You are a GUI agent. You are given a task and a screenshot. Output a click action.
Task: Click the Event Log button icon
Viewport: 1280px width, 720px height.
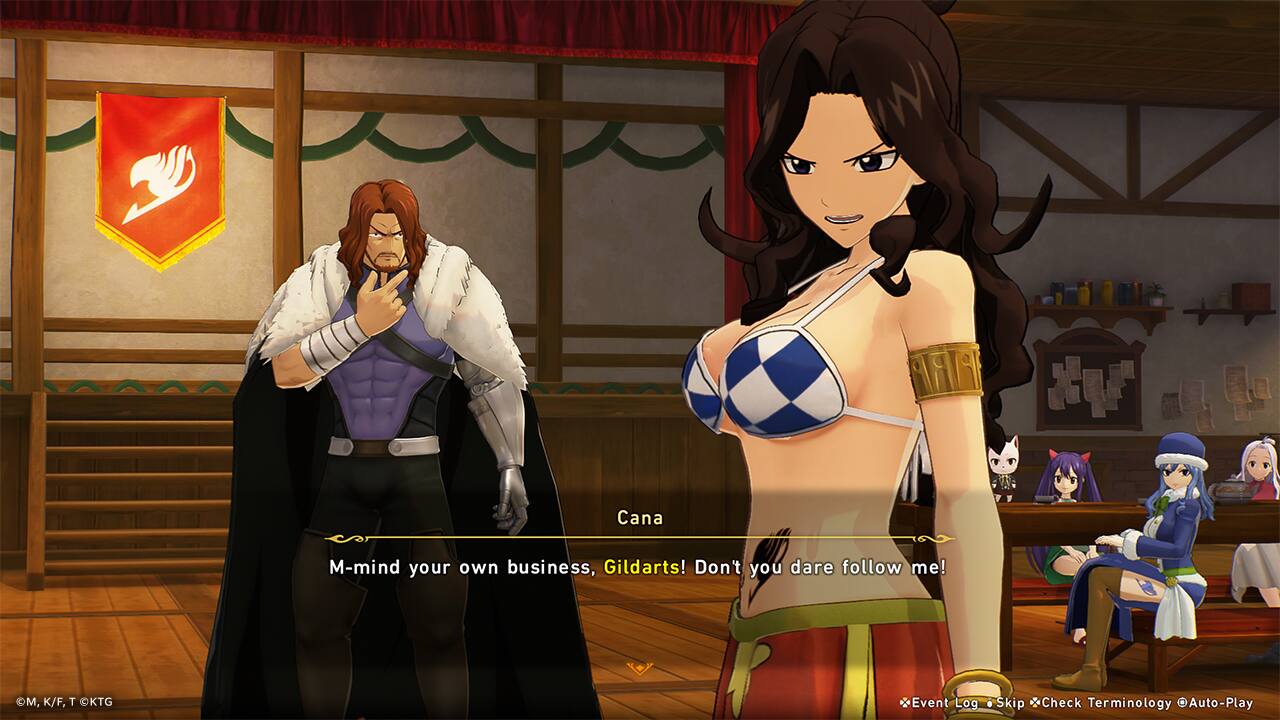click(903, 703)
